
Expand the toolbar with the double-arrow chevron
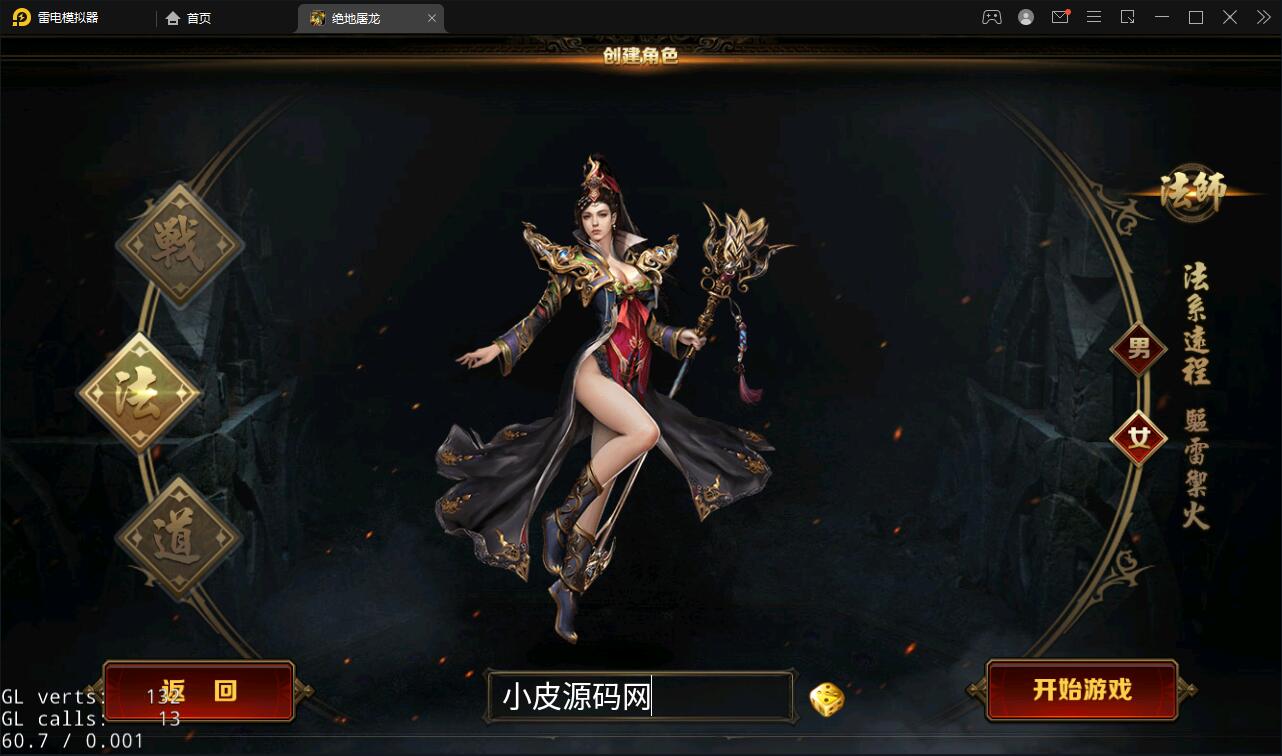tap(1262, 17)
